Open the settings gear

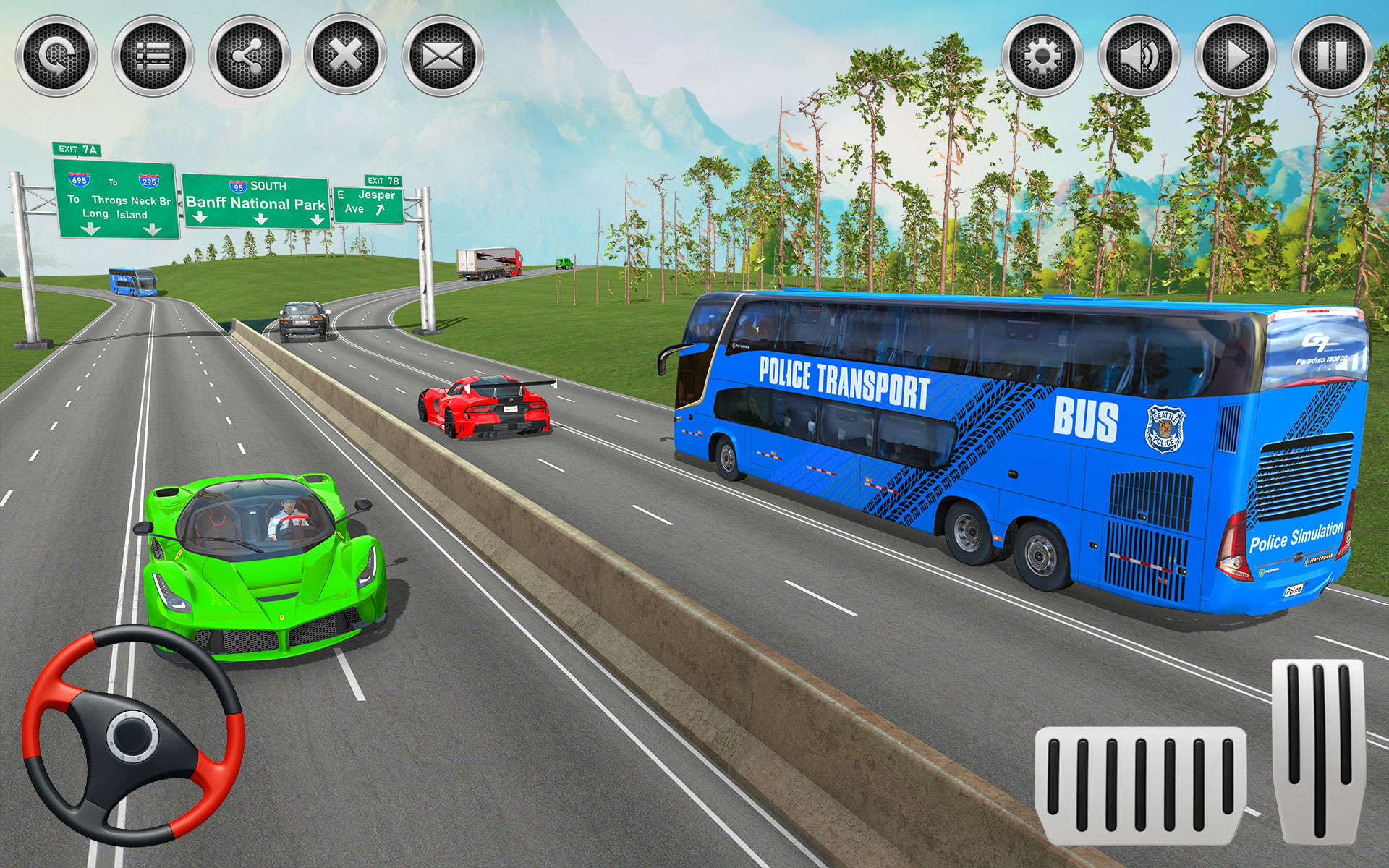tap(1040, 54)
